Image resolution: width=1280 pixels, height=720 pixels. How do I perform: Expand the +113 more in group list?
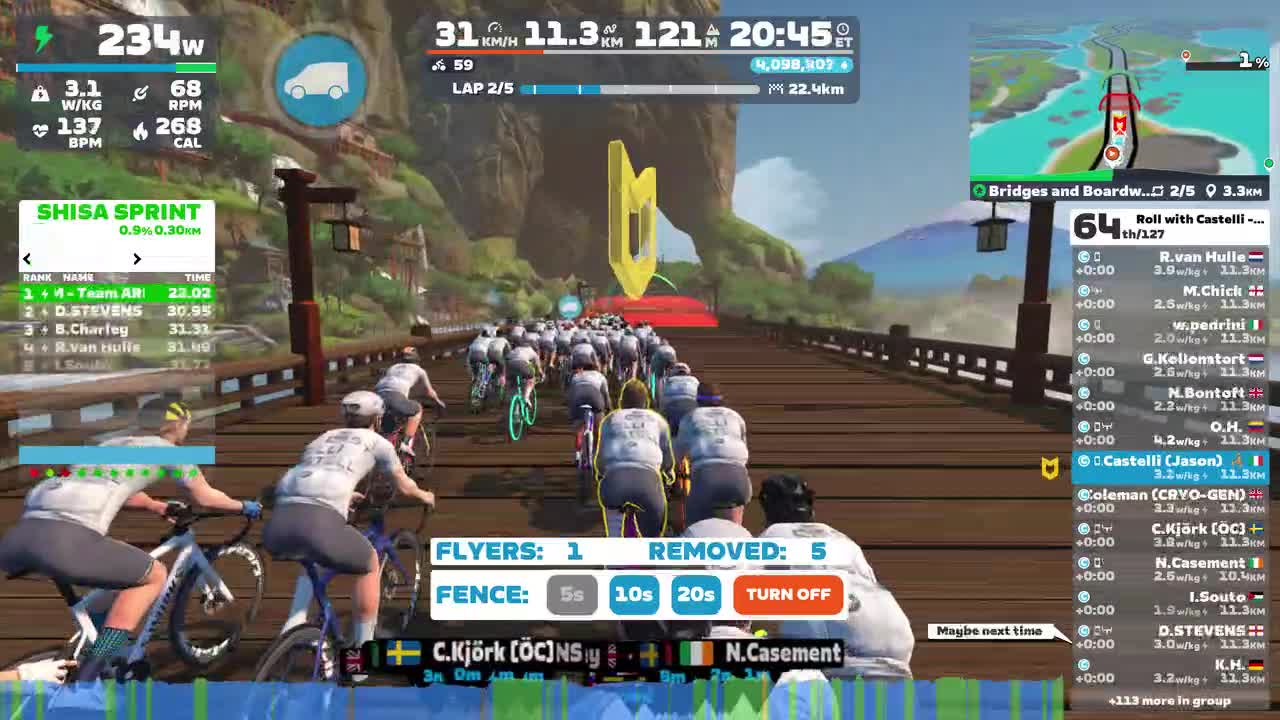point(1168,703)
